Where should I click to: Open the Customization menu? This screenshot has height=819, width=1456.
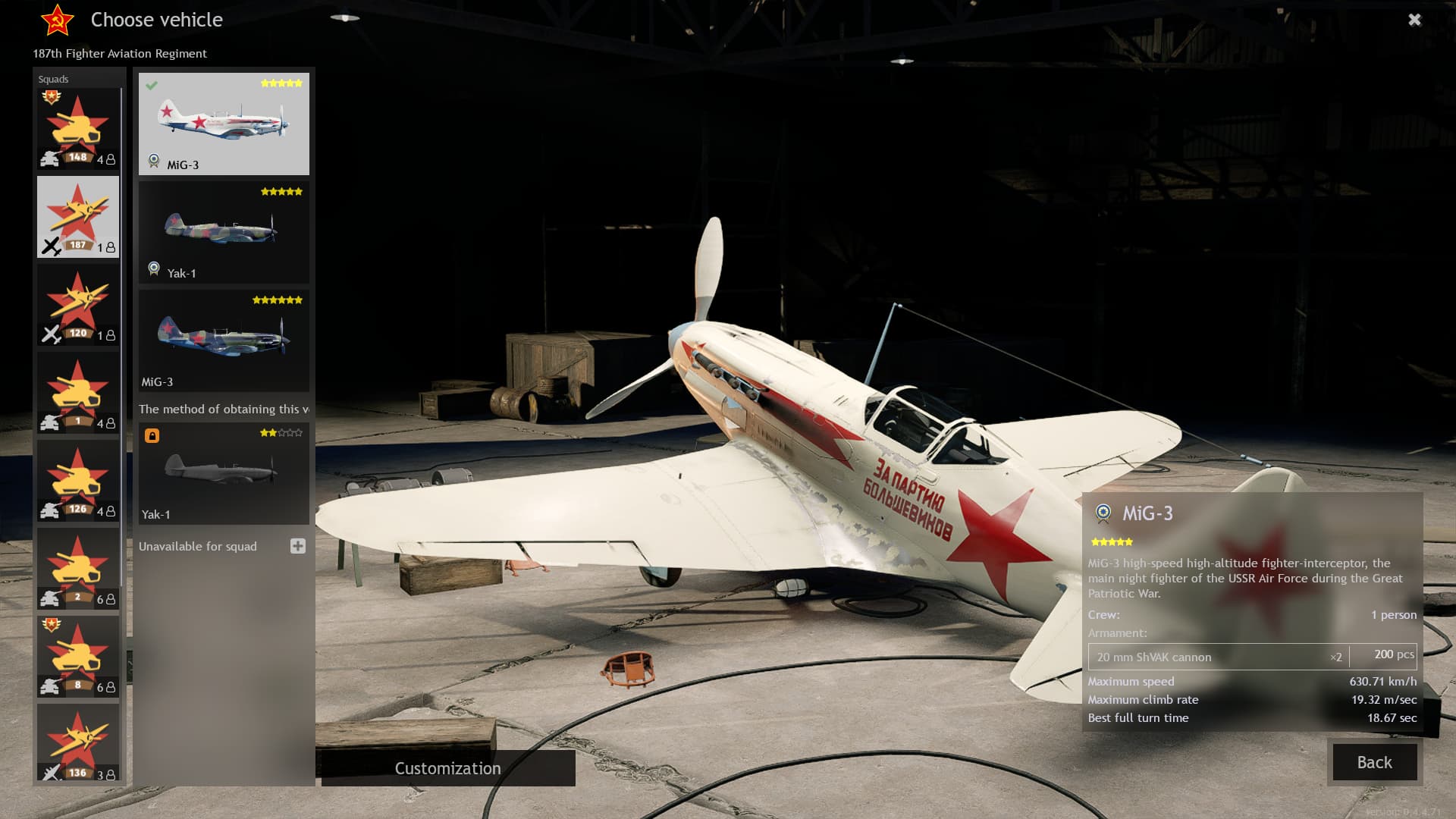(x=447, y=768)
